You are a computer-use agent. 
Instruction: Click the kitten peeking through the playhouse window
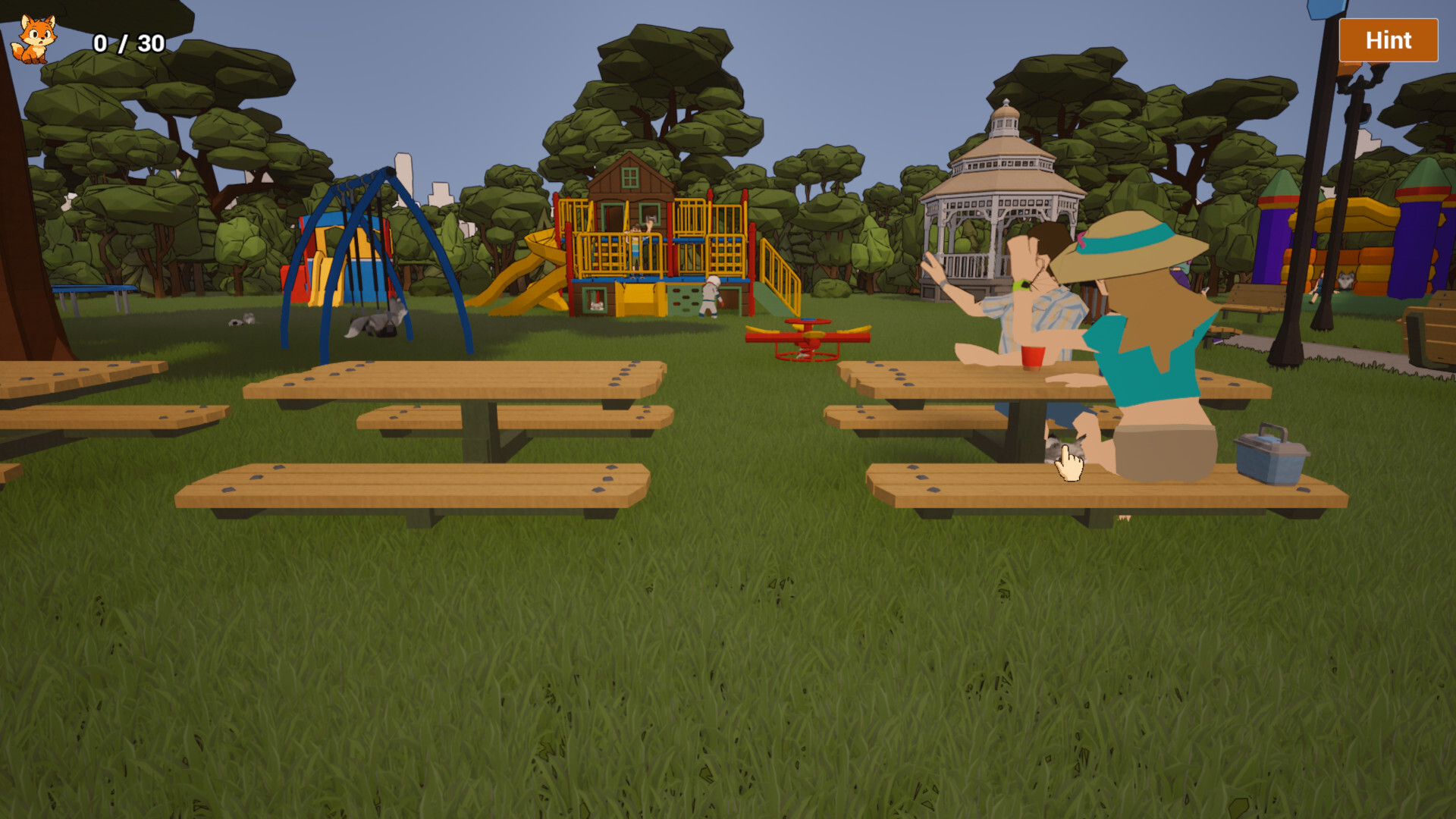597,306
